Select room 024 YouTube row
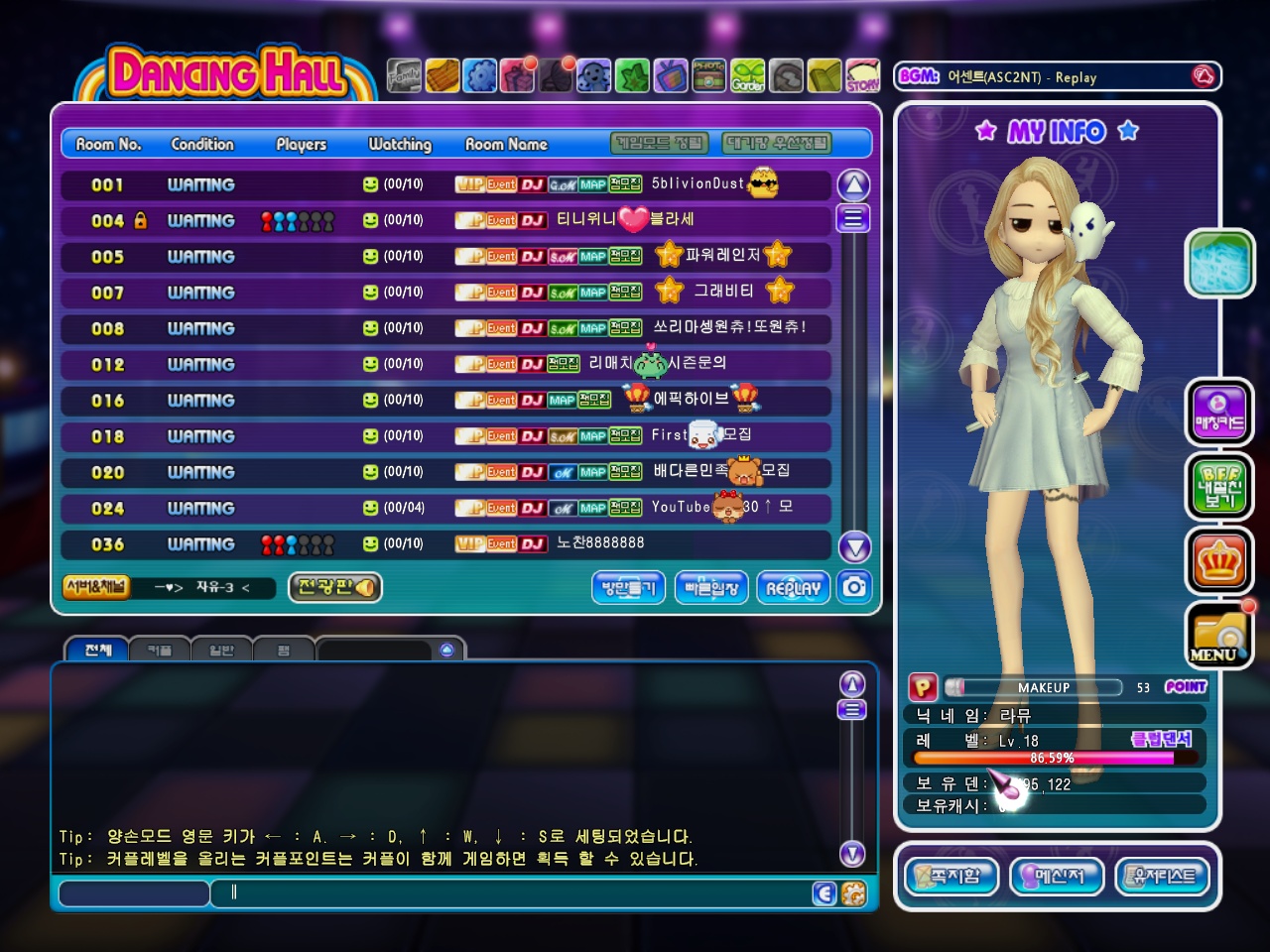 point(444,508)
